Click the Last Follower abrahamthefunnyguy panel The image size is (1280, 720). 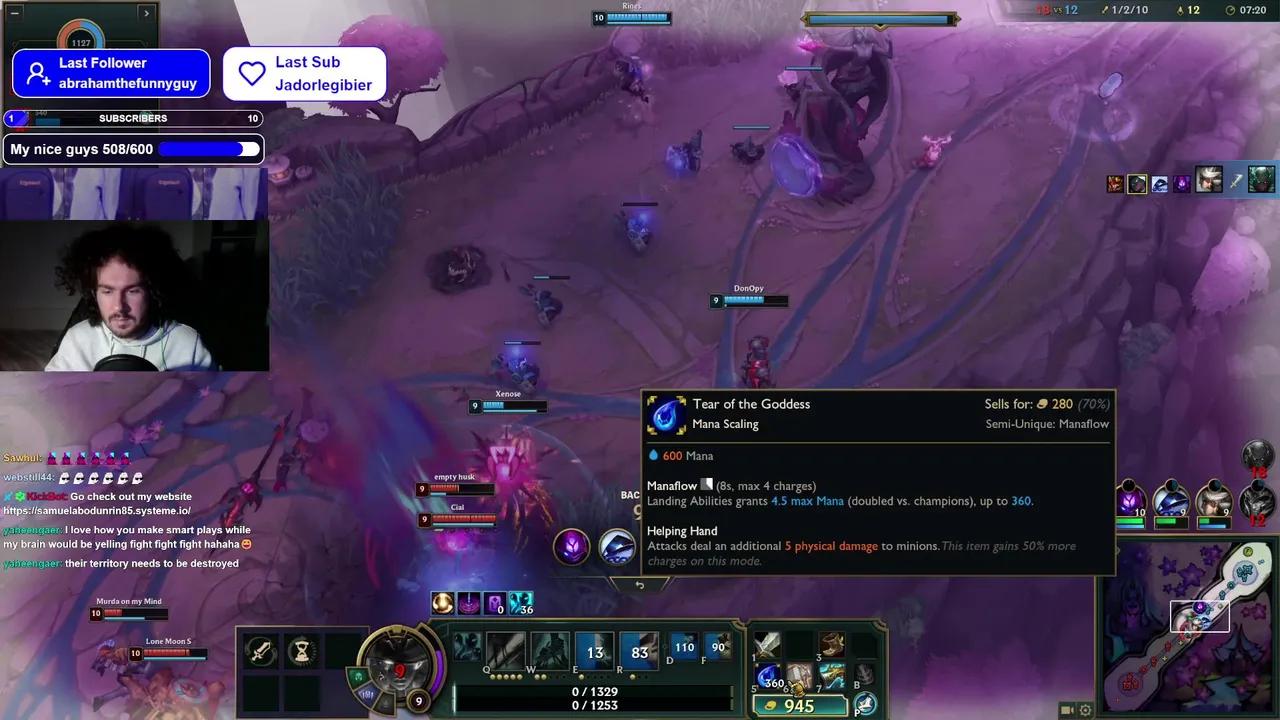[x=110, y=73]
